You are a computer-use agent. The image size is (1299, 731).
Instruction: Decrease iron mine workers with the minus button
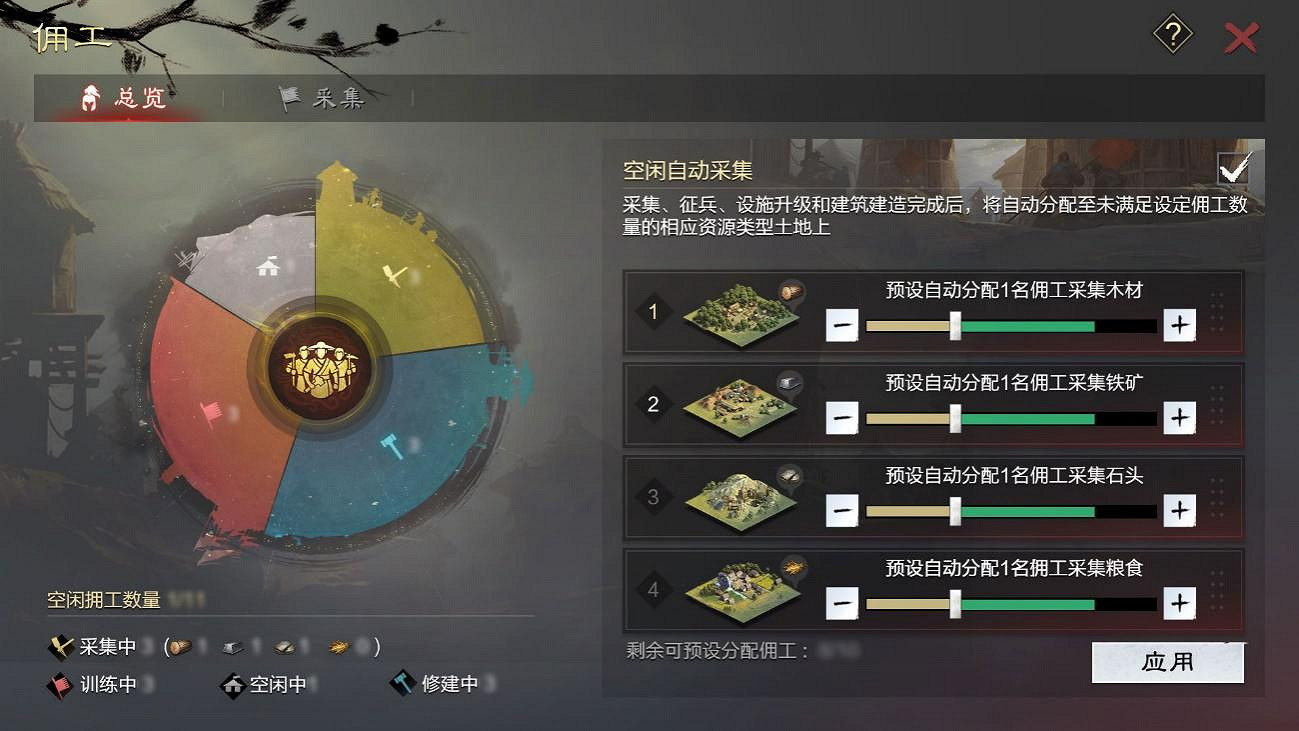[x=841, y=418]
